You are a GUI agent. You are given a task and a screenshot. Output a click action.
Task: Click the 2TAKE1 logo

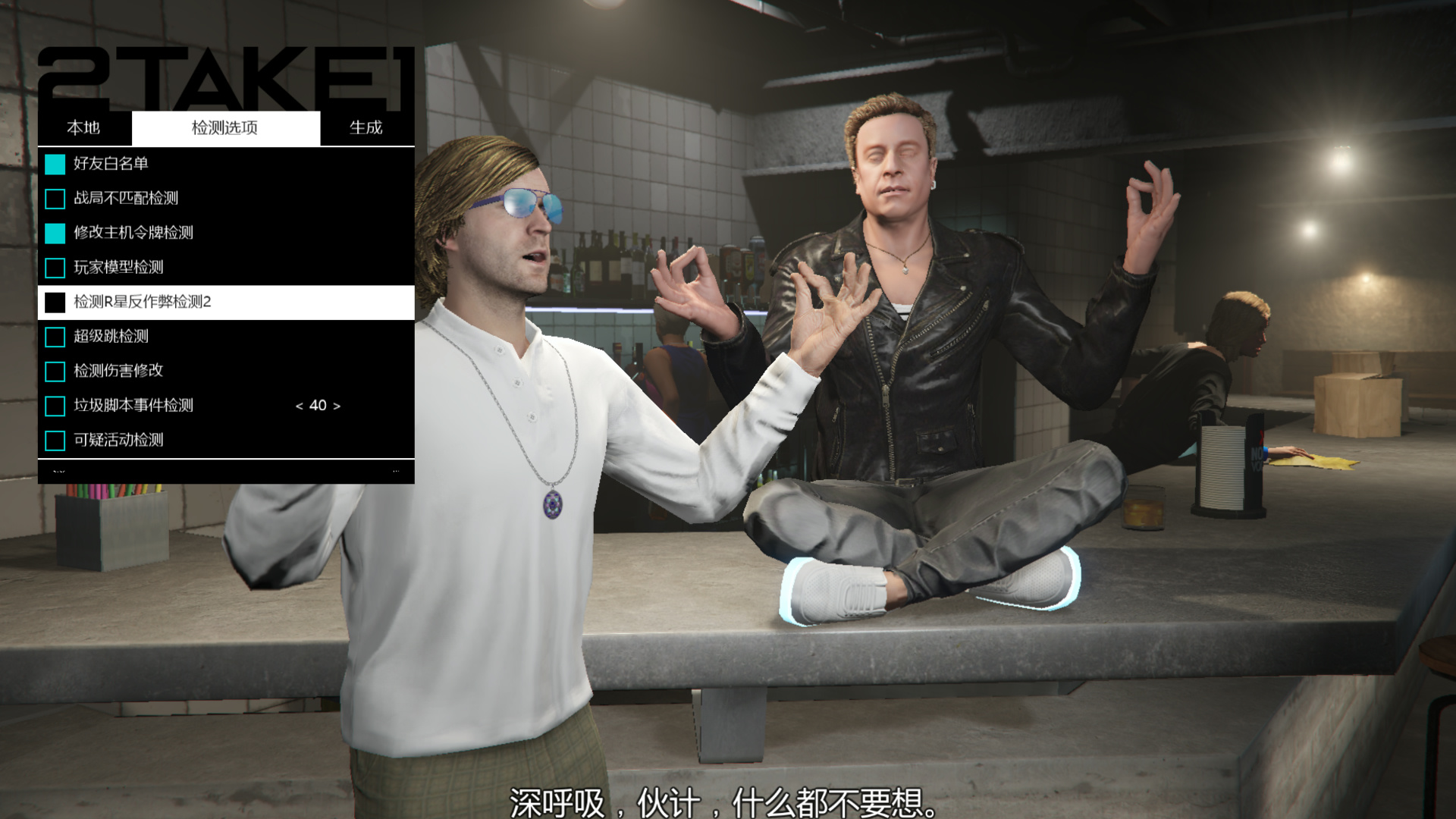(227, 72)
